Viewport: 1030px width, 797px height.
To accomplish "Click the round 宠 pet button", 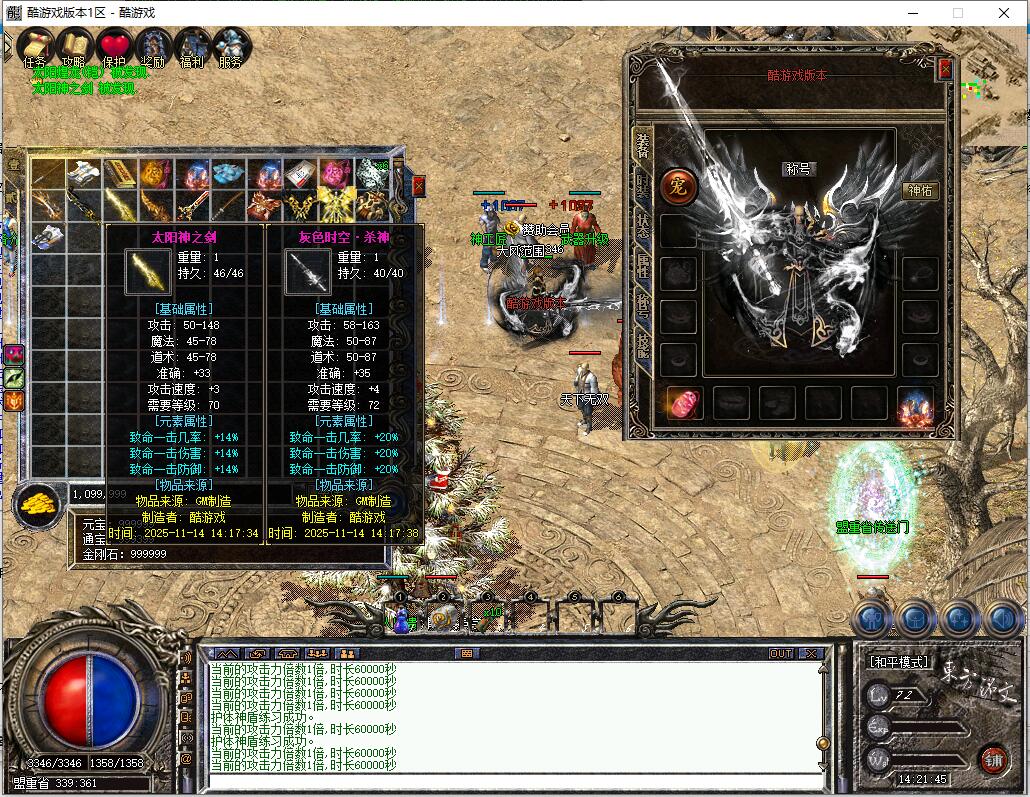I will coord(678,187).
